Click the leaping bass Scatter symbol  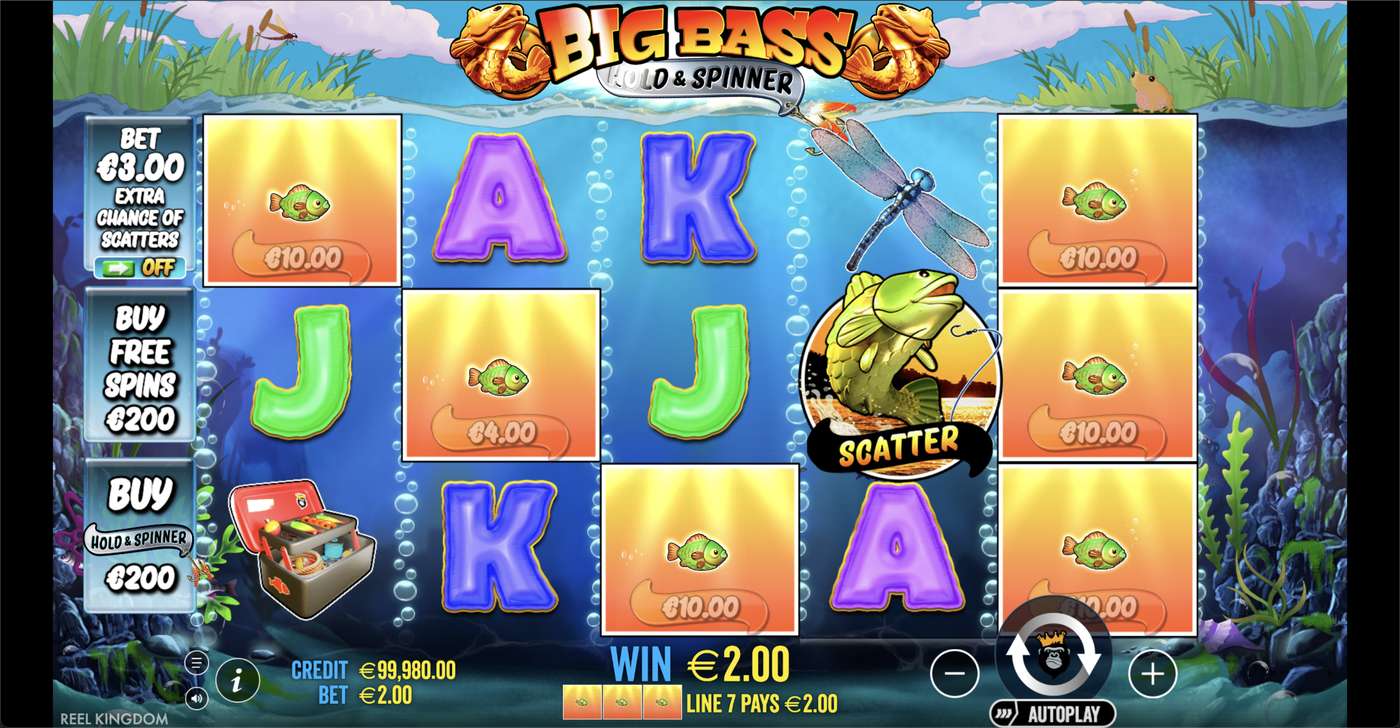[x=900, y=370]
